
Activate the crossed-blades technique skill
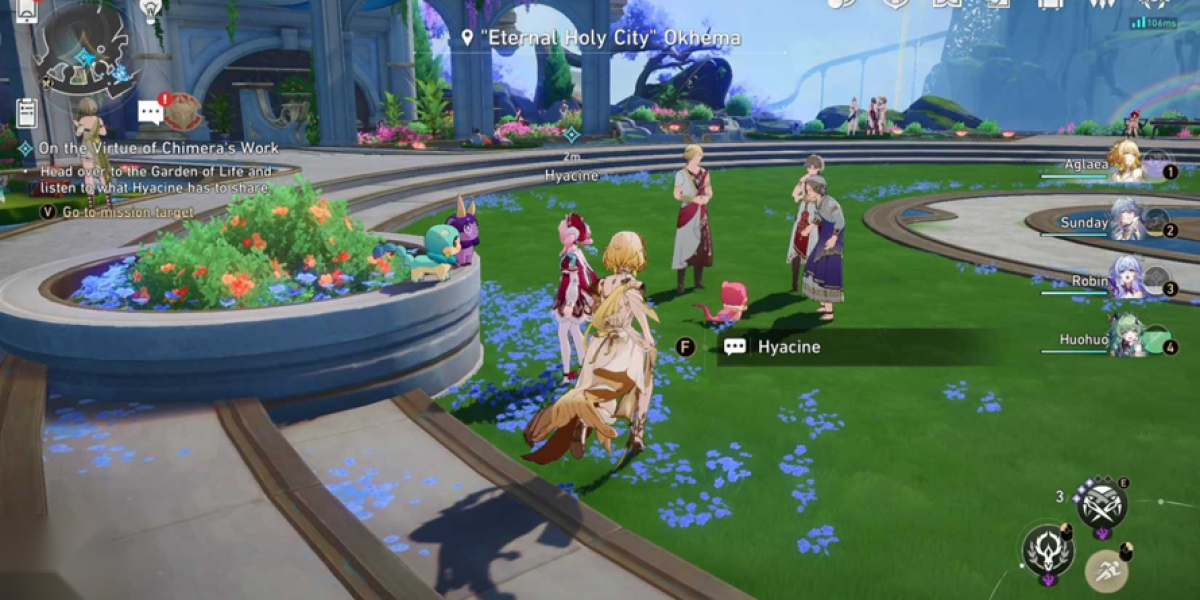[1102, 503]
